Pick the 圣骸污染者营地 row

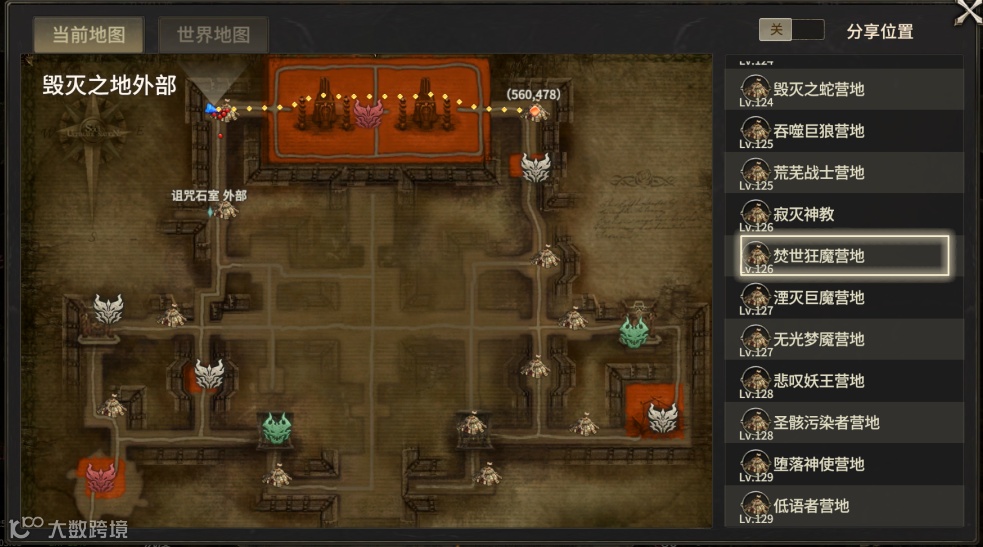pos(844,422)
